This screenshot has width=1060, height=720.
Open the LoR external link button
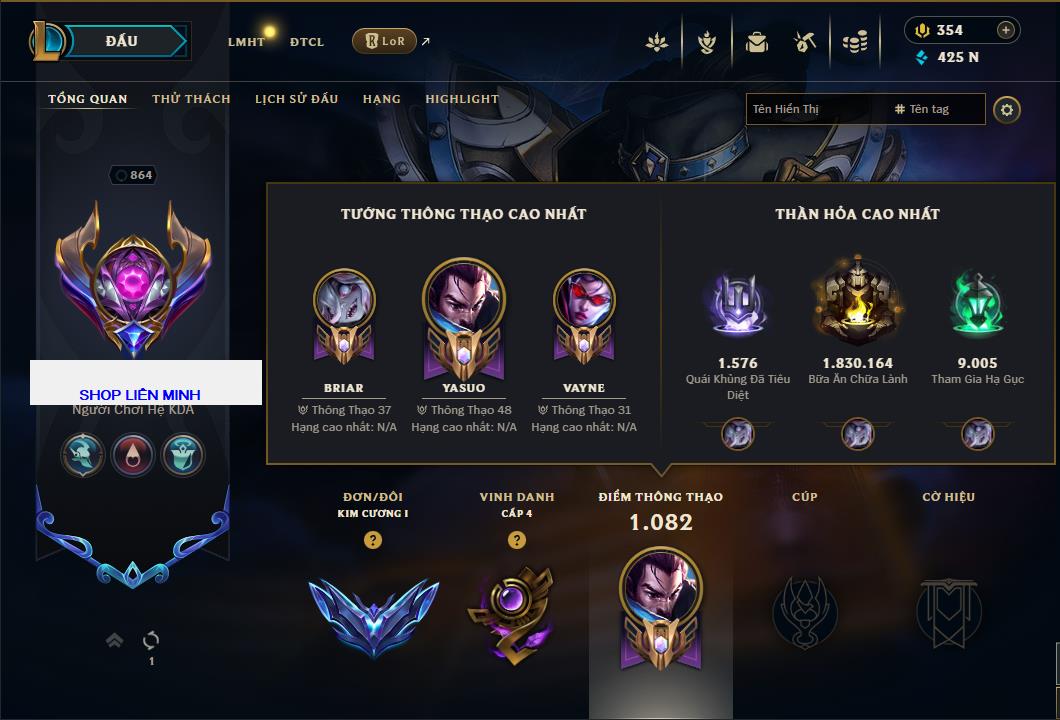[385, 41]
